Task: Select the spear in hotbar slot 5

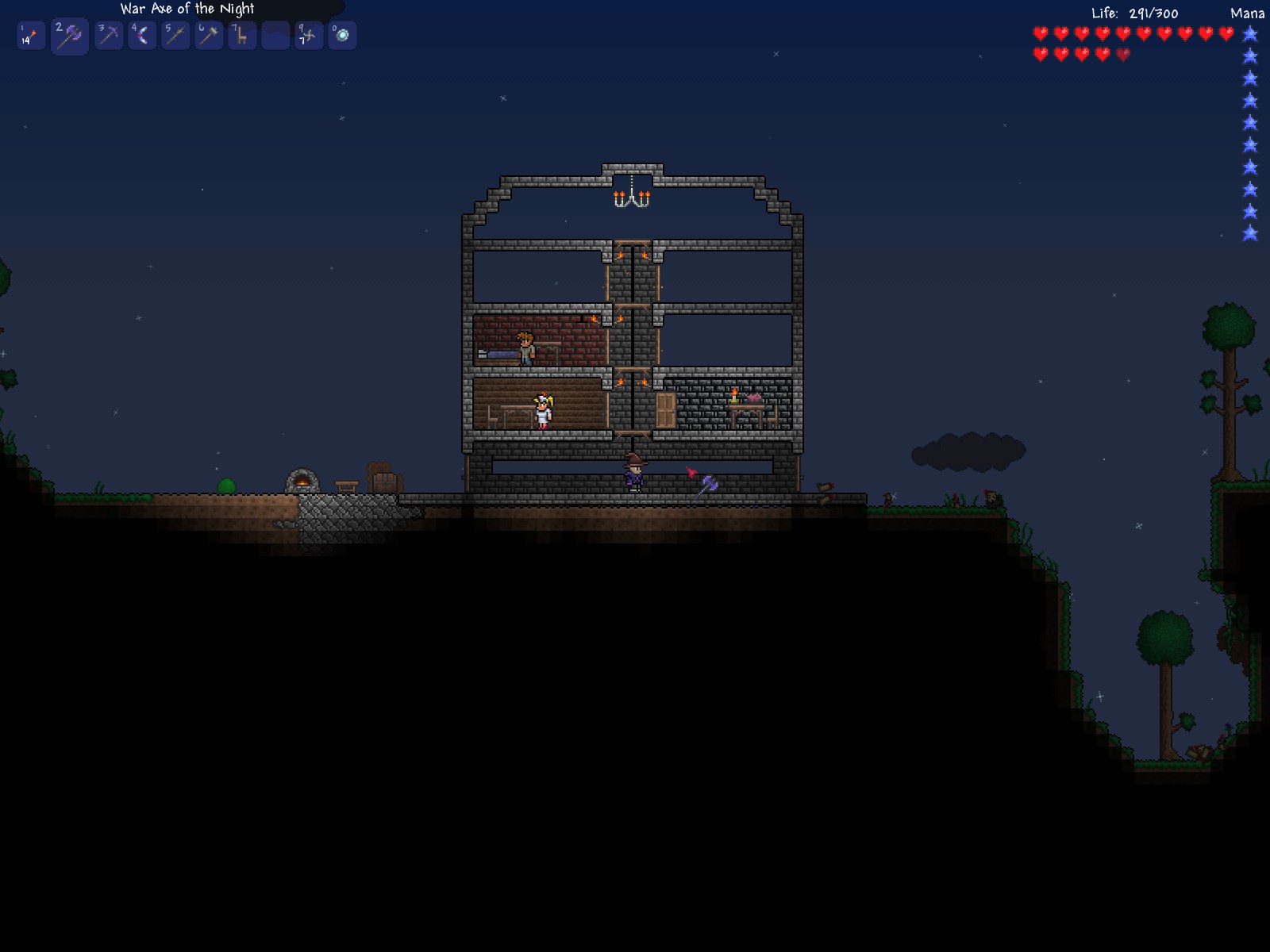Action: (x=176, y=34)
